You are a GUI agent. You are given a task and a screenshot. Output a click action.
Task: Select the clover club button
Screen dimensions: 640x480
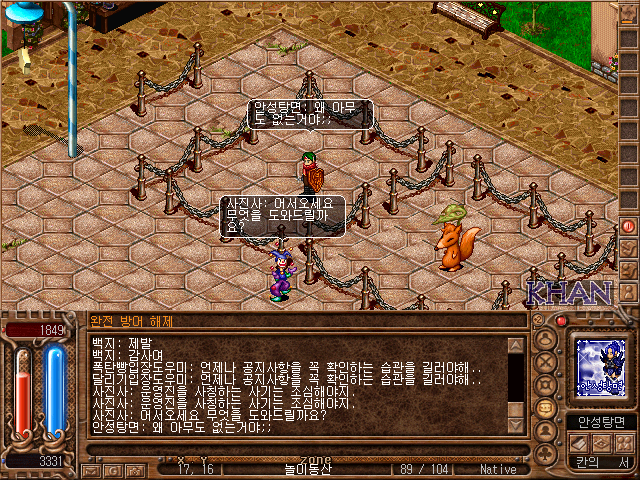coord(545,454)
